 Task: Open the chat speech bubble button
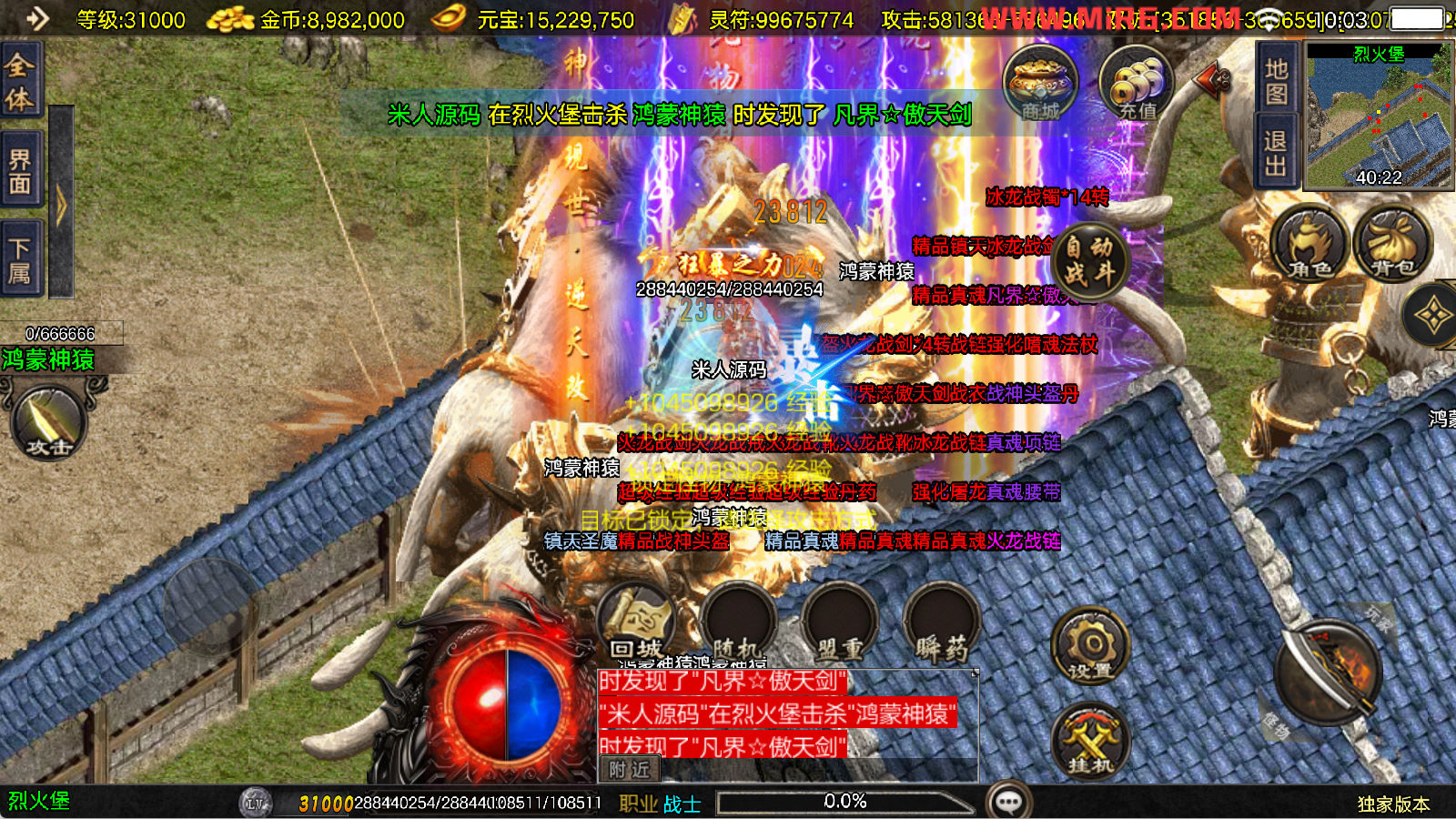pyautogui.click(x=1008, y=802)
